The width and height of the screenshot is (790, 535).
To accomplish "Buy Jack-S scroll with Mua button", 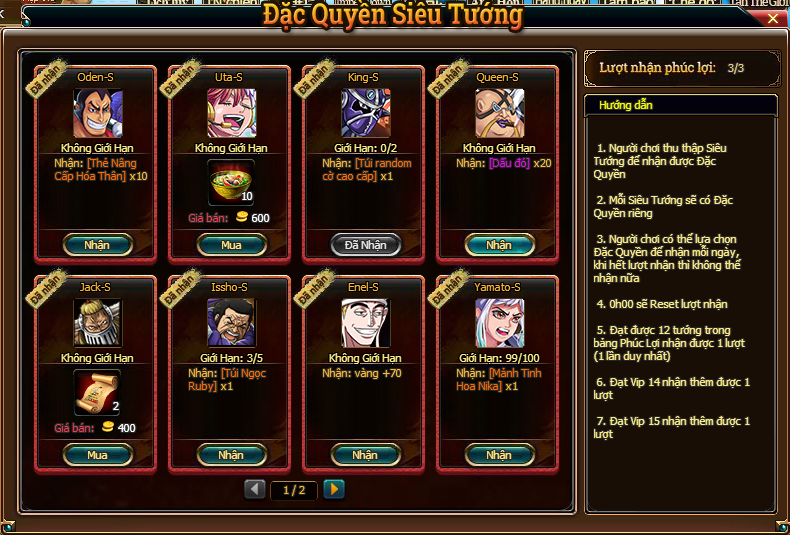I will 97,455.
